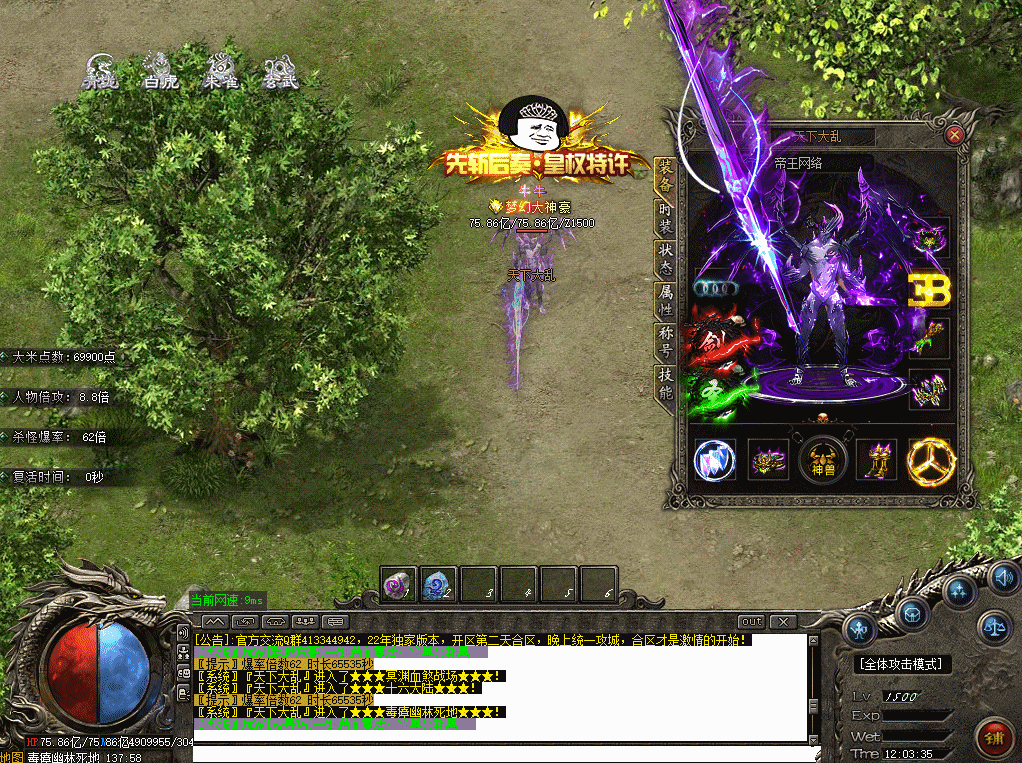Select the golden three-spoke ring equipment slot
The width and height of the screenshot is (1022, 763).
pos(931,461)
